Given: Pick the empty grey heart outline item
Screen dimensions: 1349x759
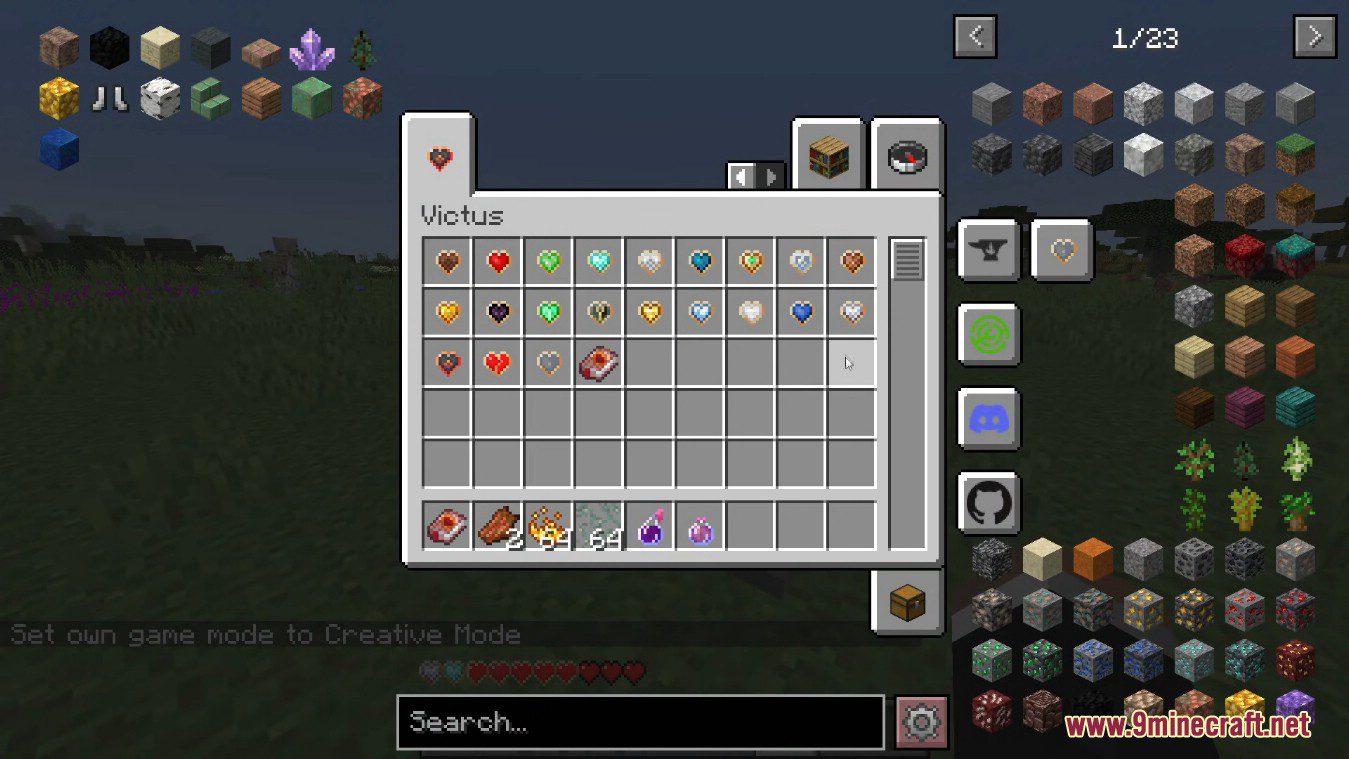Looking at the screenshot, I should tap(548, 364).
